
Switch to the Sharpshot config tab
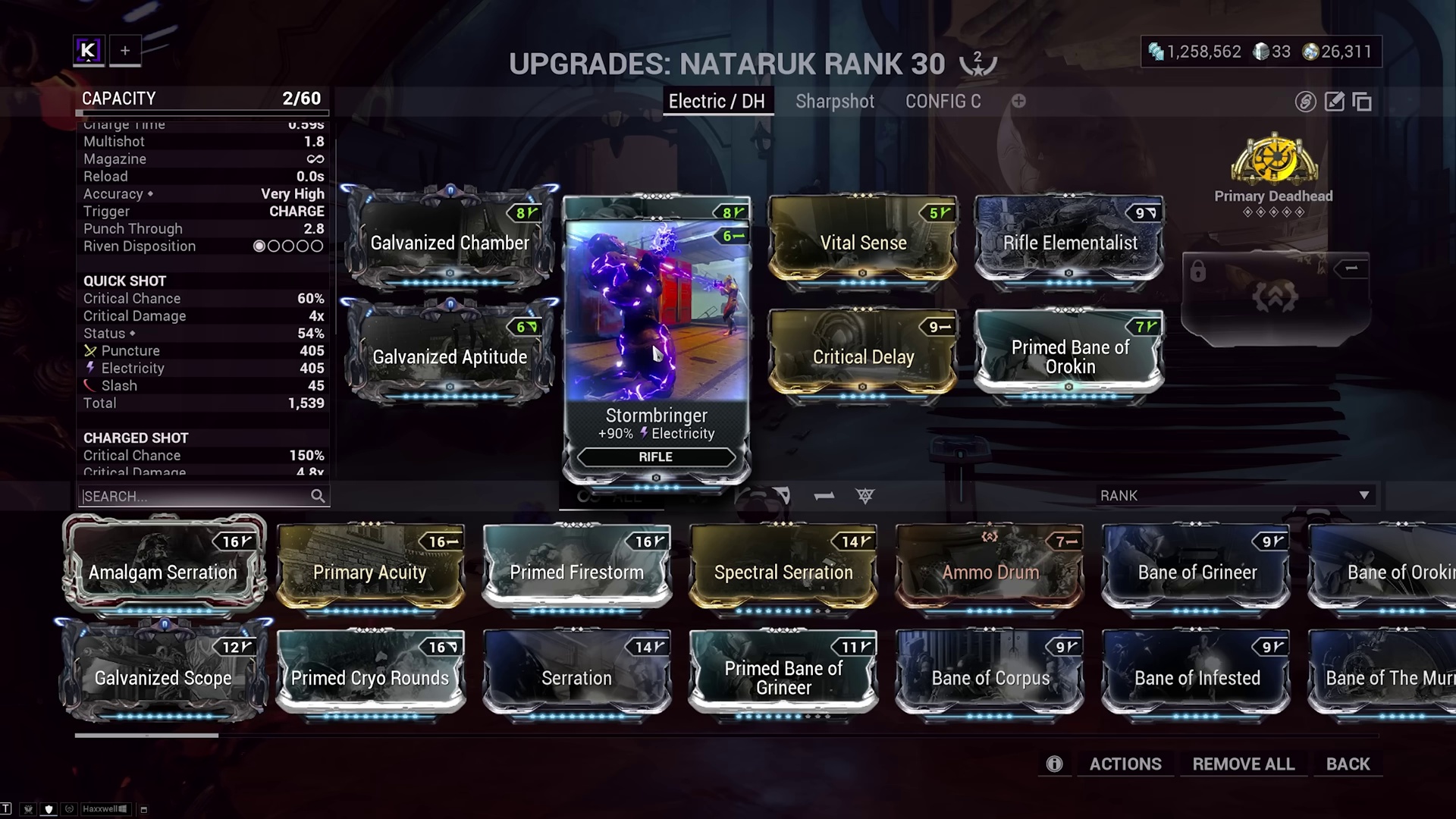tap(834, 102)
